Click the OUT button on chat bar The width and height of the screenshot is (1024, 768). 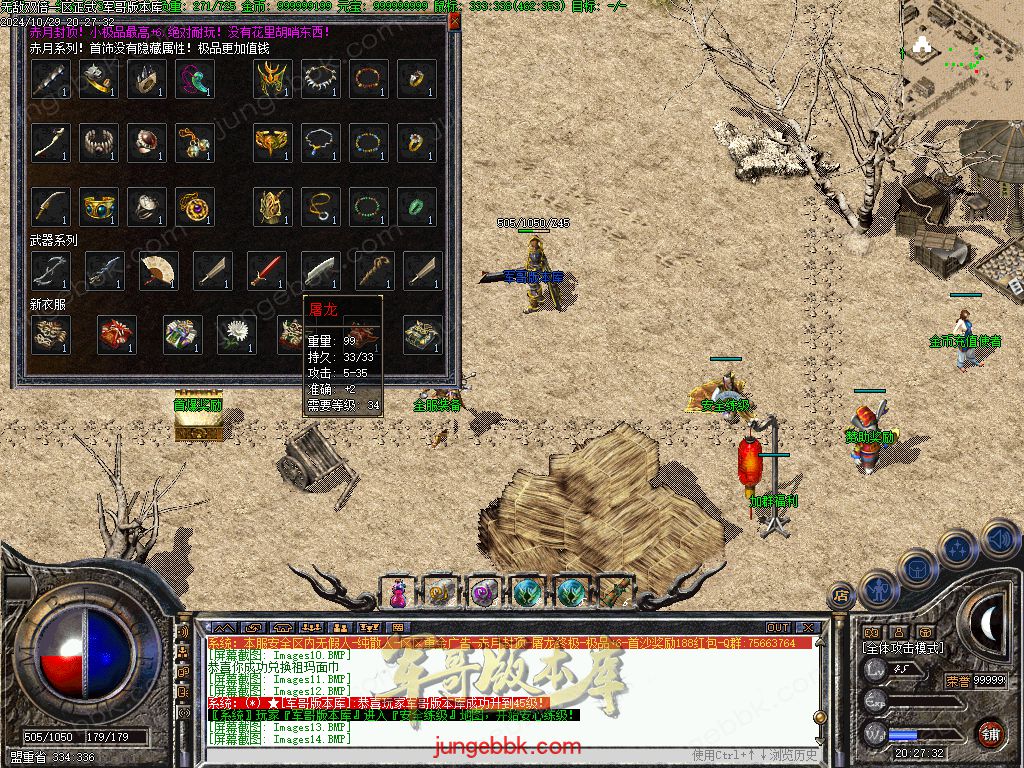coord(777,627)
